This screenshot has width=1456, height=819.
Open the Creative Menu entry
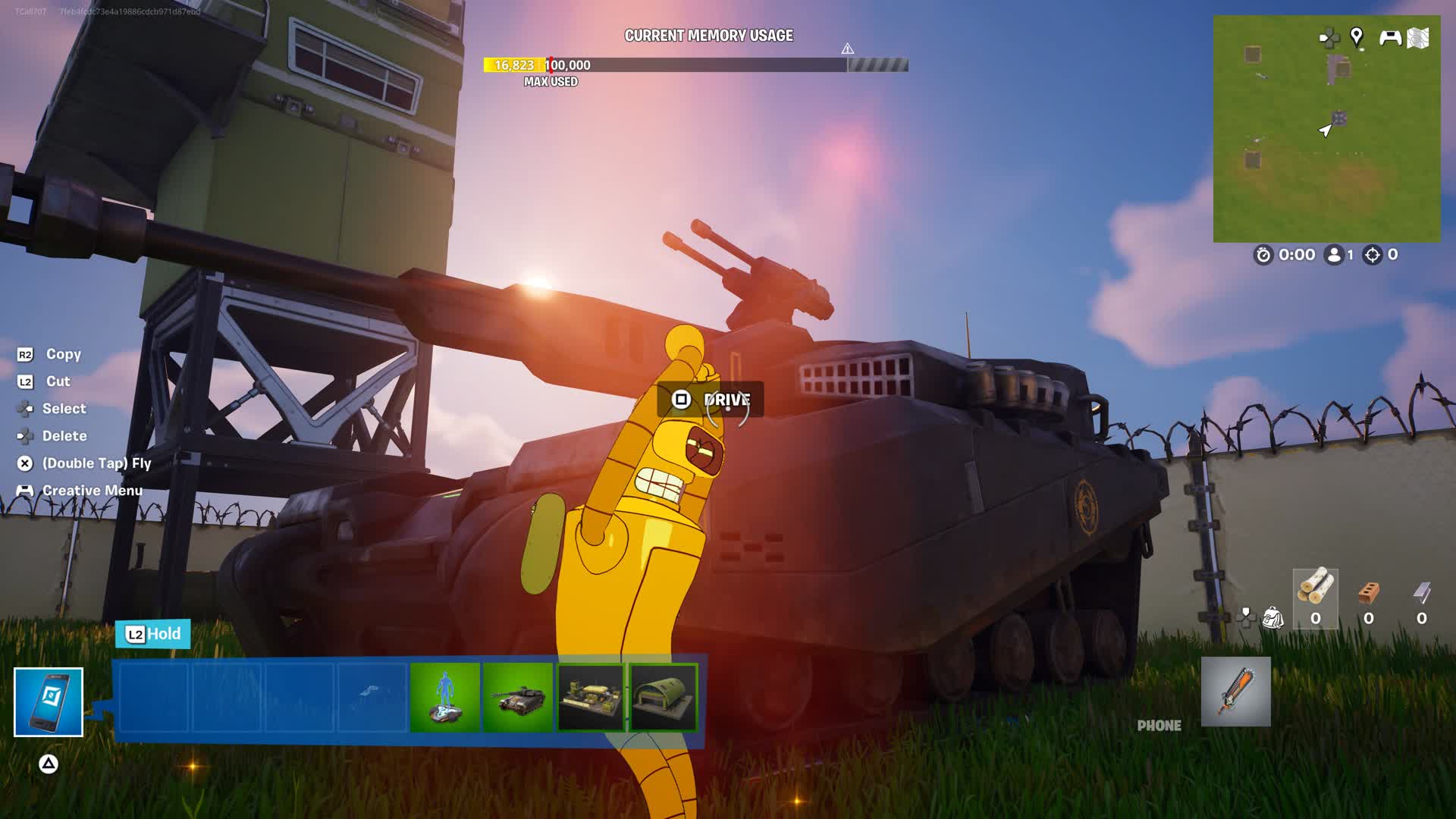click(x=84, y=491)
